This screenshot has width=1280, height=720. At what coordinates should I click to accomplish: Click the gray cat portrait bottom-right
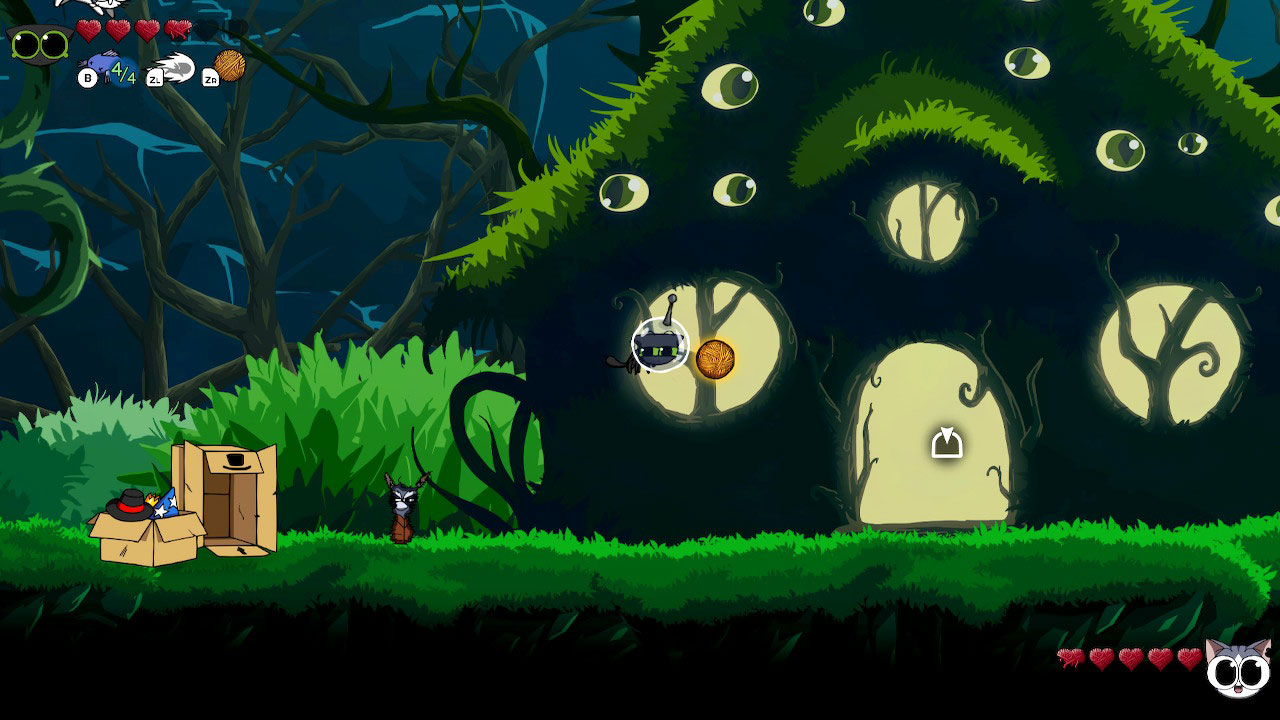tap(1238, 670)
